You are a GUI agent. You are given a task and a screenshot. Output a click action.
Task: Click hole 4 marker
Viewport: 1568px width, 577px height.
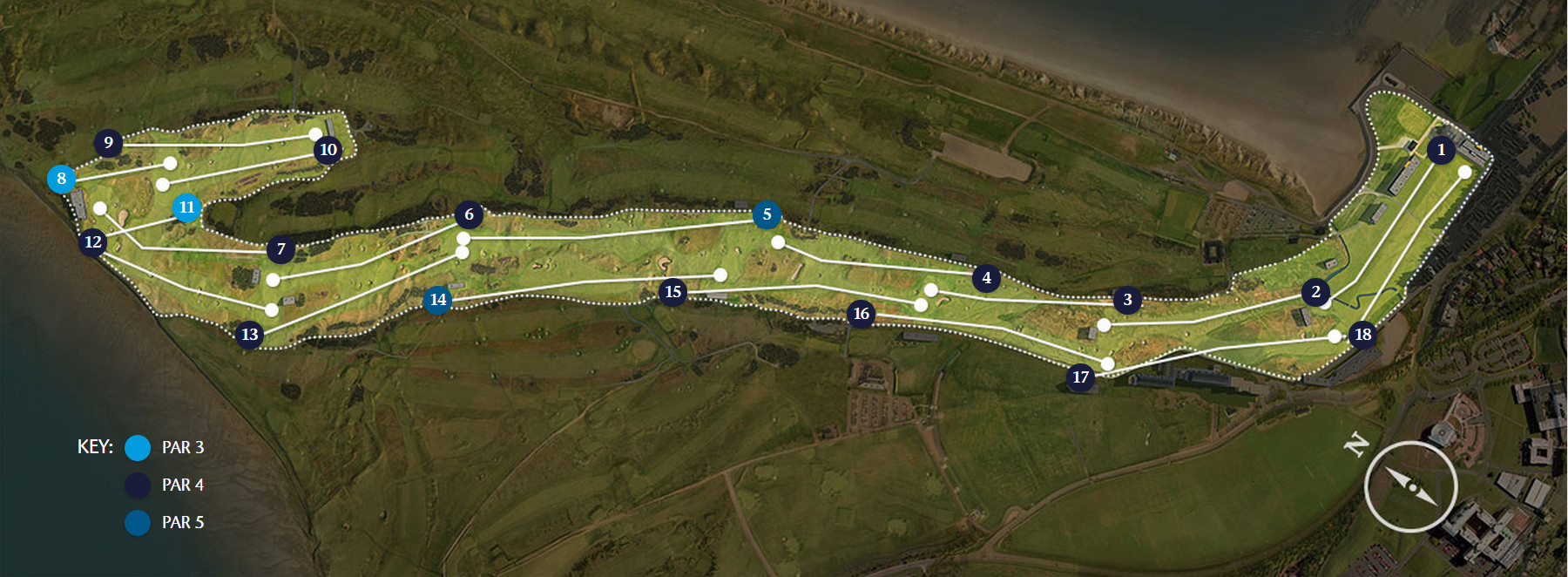(x=986, y=278)
